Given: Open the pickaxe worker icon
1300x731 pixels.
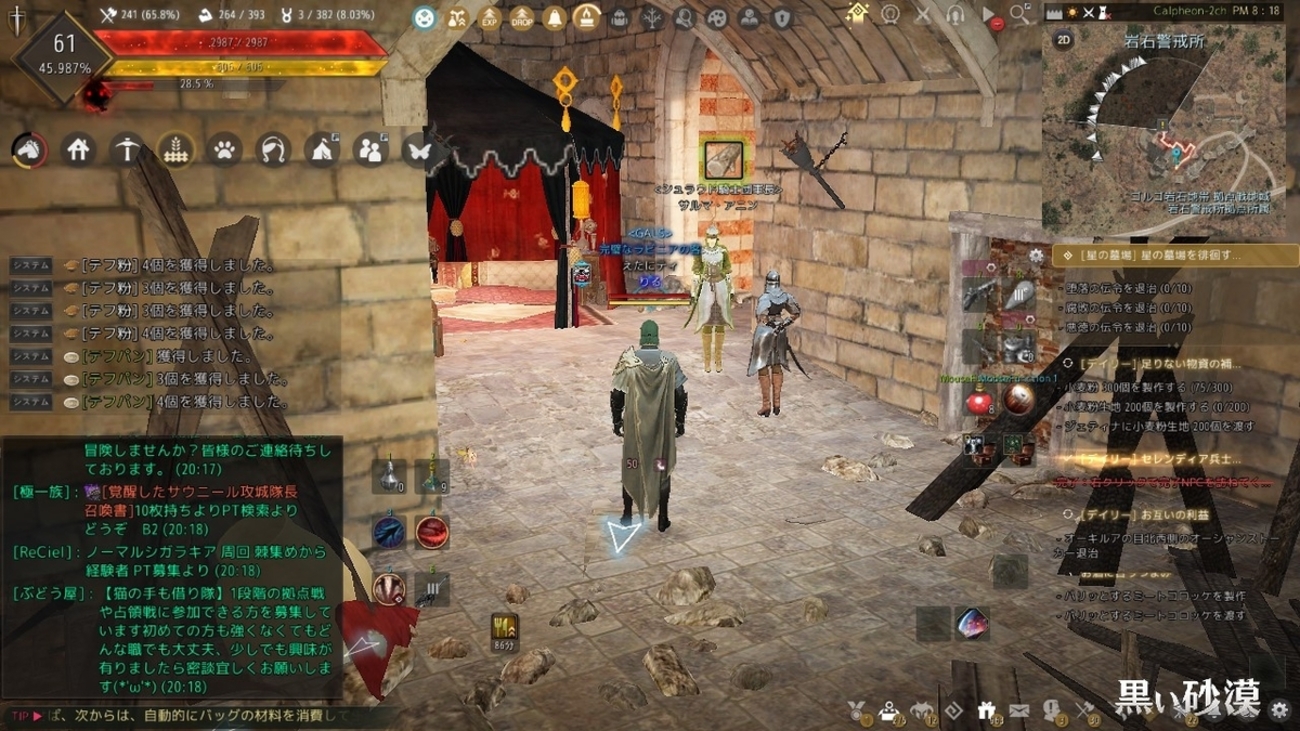Looking at the screenshot, I should tap(127, 151).
